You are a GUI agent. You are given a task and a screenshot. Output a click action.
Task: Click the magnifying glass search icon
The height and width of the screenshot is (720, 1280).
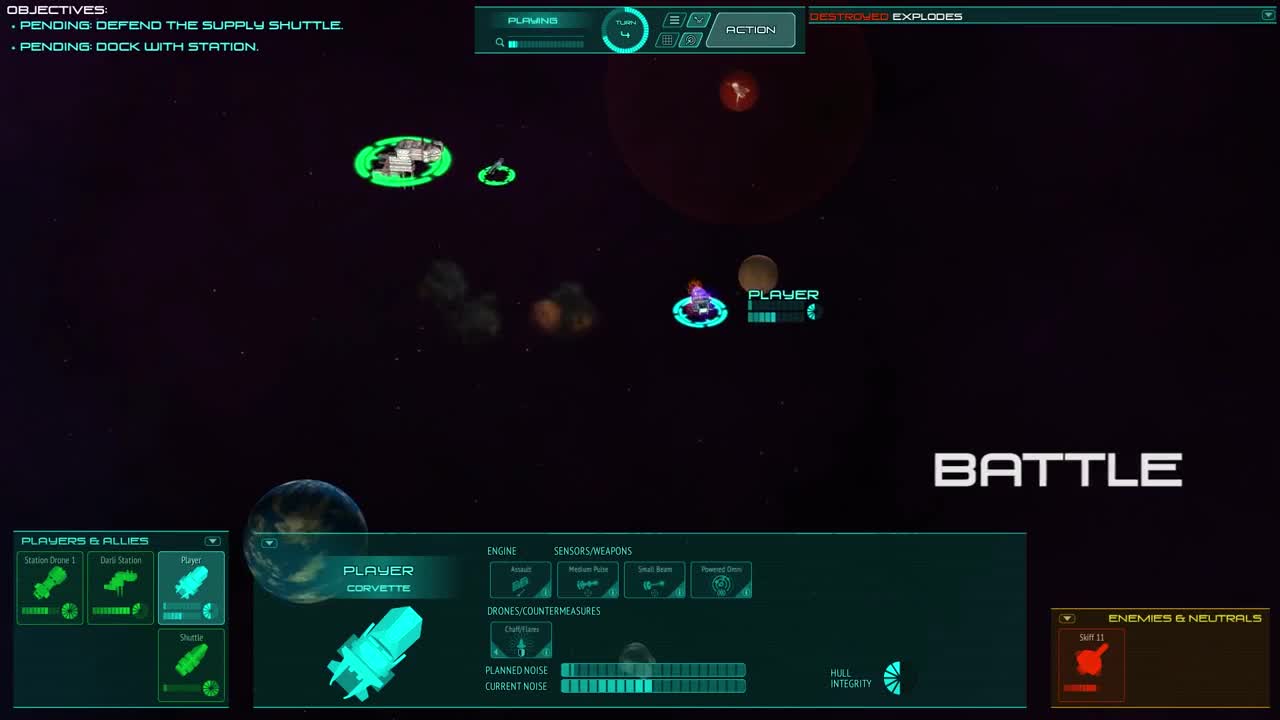[x=500, y=42]
